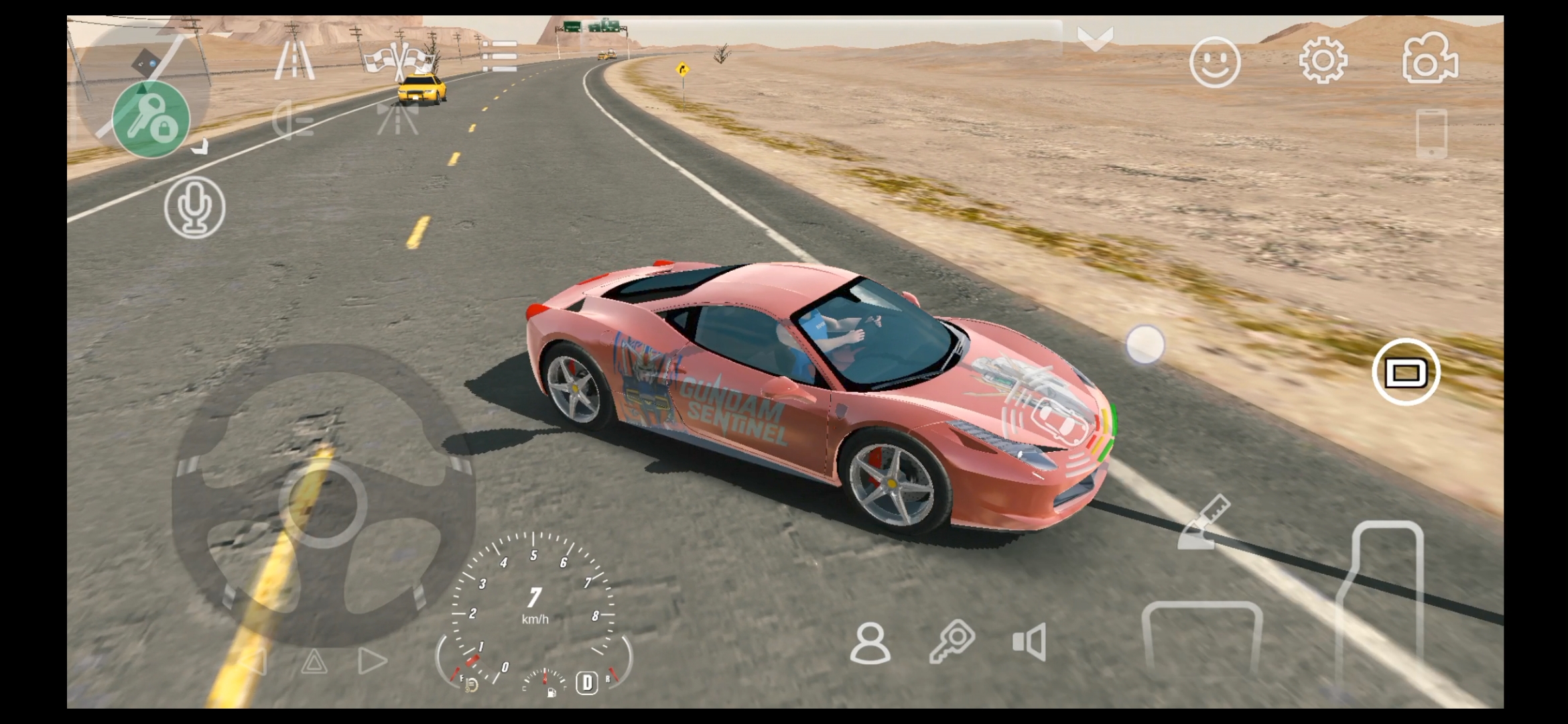The width and height of the screenshot is (1568, 724).
Task: Tap the car key ignition icon
Action: point(953,642)
